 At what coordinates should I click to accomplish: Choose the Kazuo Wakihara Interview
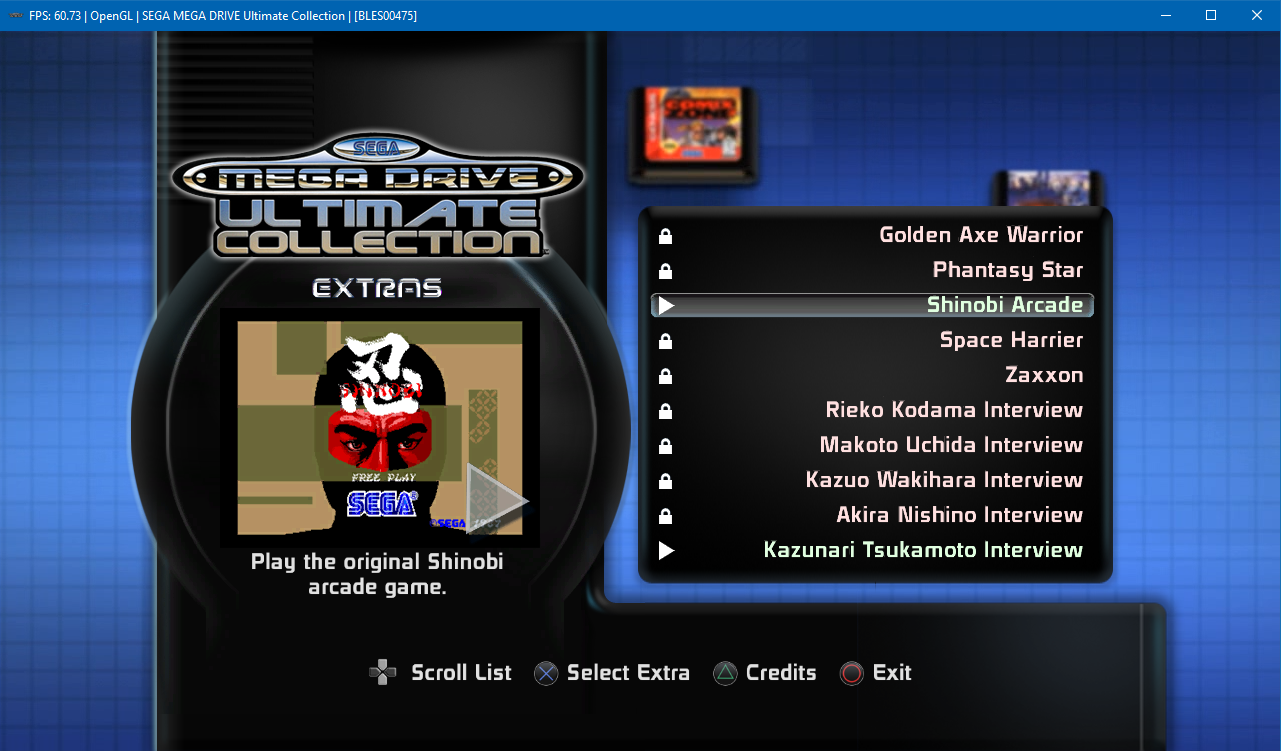[x=943, y=480]
